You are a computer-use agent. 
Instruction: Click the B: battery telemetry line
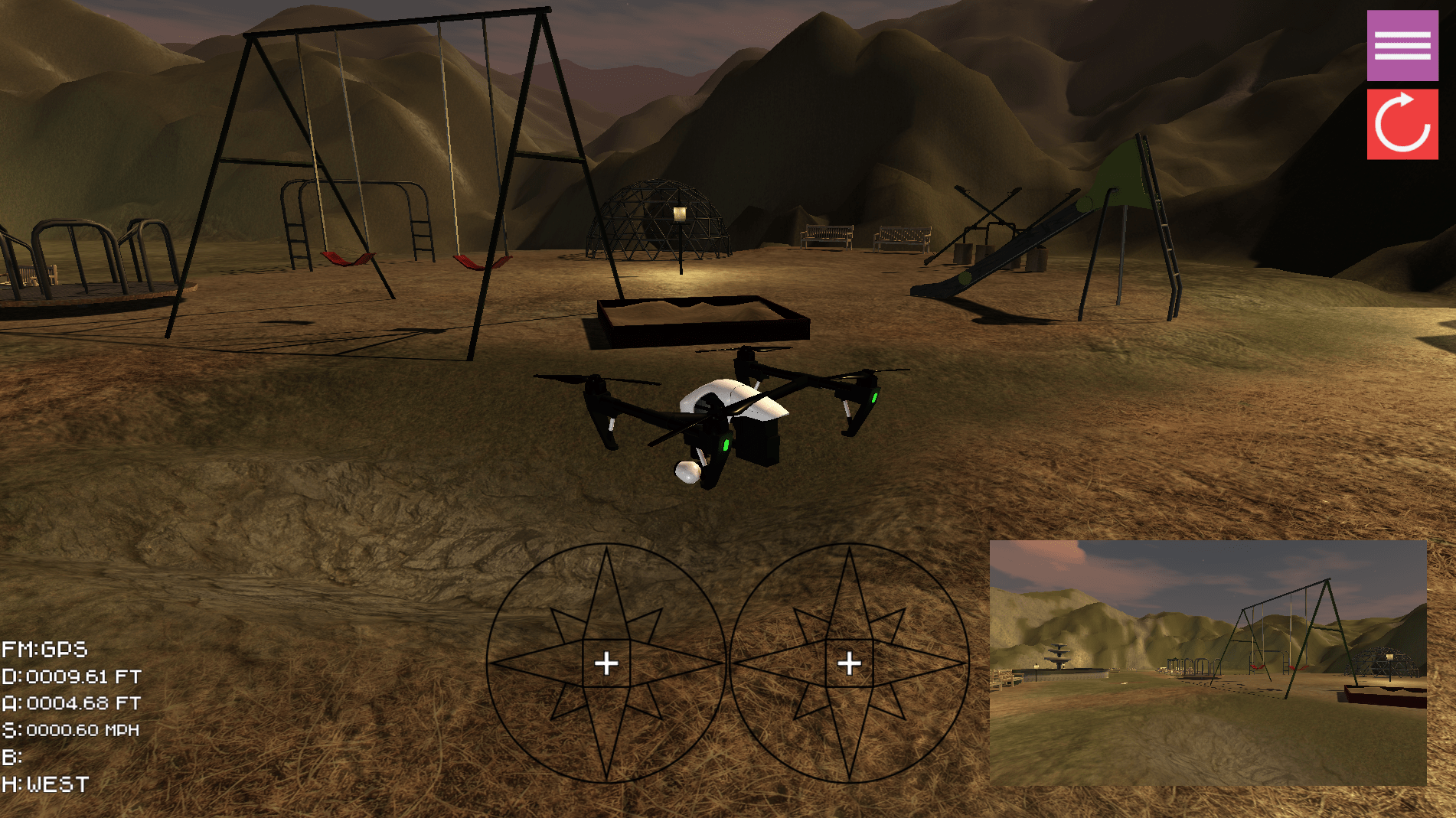pyautogui.click(x=15, y=757)
